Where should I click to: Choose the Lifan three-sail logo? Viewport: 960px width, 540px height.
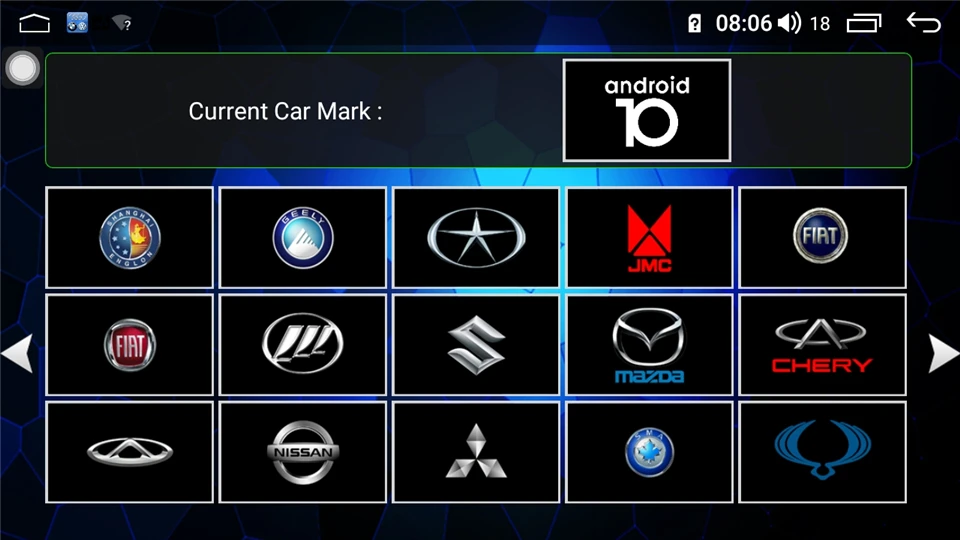302,345
